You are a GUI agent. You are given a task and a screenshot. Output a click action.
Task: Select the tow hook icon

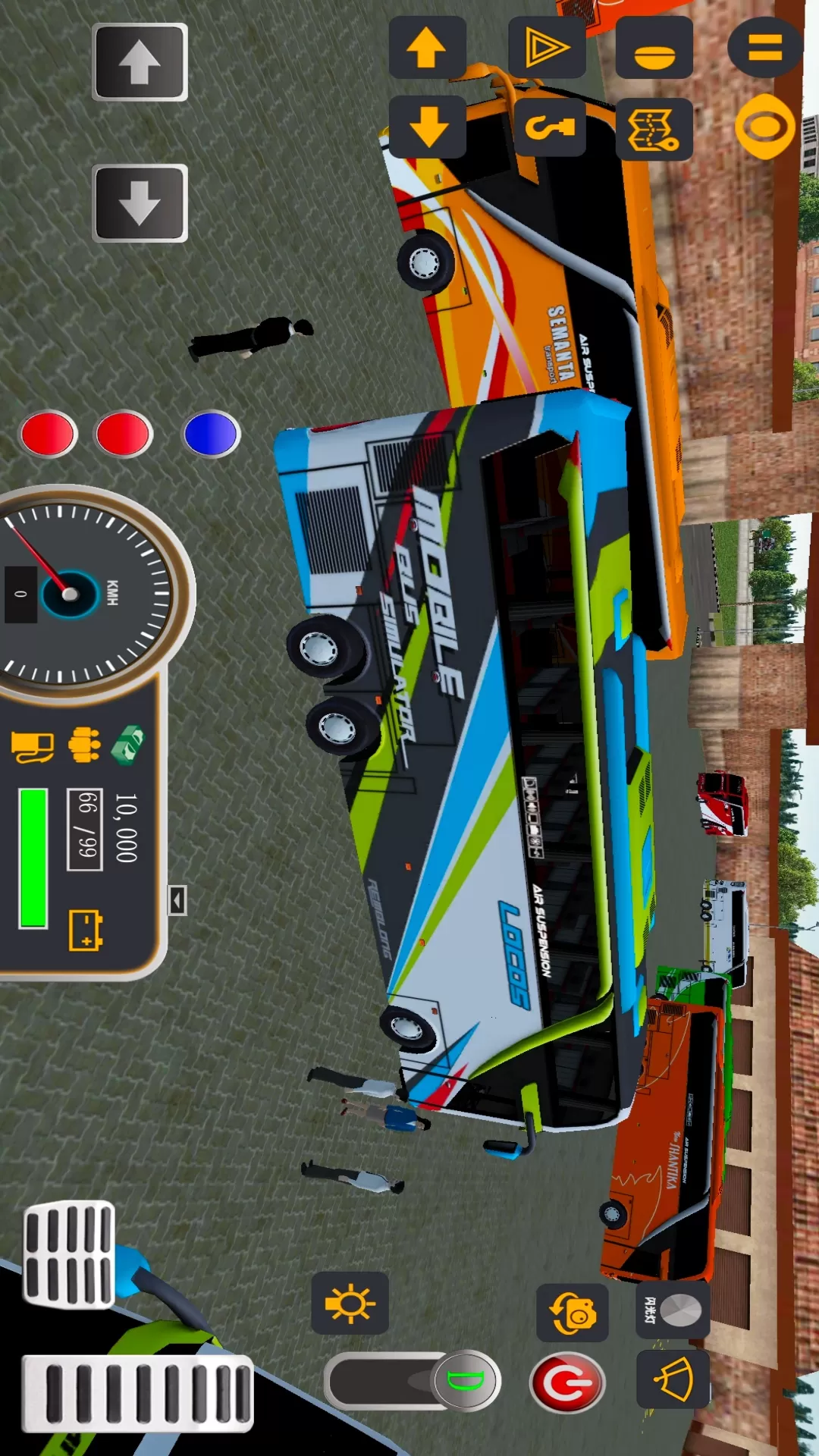[x=550, y=127]
